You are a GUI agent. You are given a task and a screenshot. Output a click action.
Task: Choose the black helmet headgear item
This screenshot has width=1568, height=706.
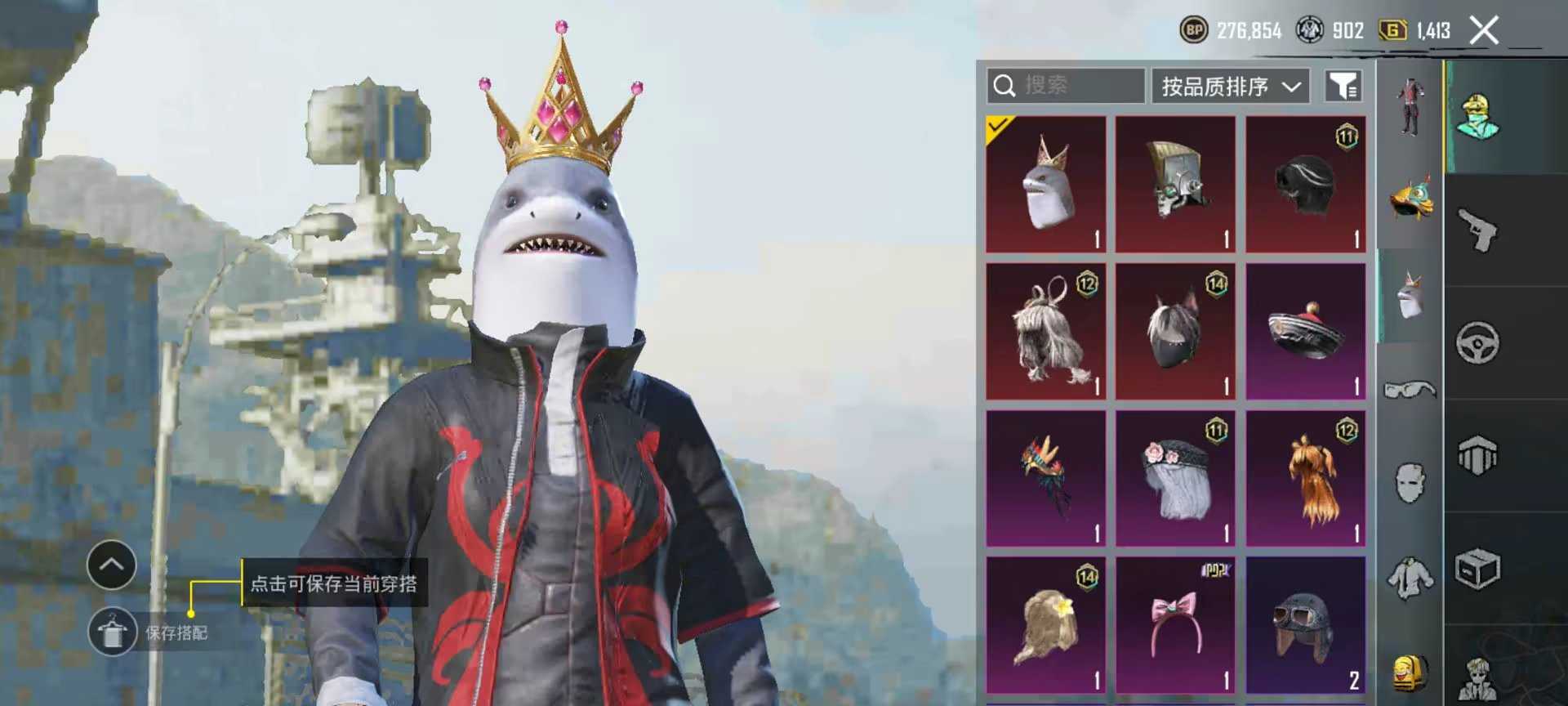point(1305,184)
